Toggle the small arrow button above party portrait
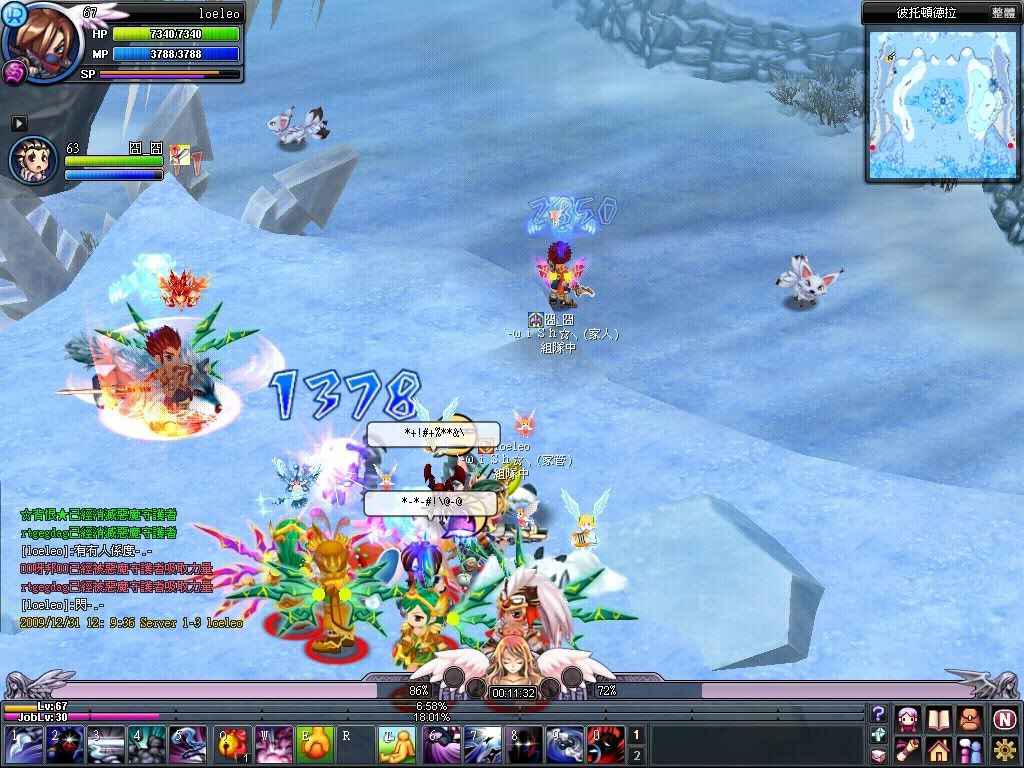Image resolution: width=1024 pixels, height=768 pixels. pos(19,123)
